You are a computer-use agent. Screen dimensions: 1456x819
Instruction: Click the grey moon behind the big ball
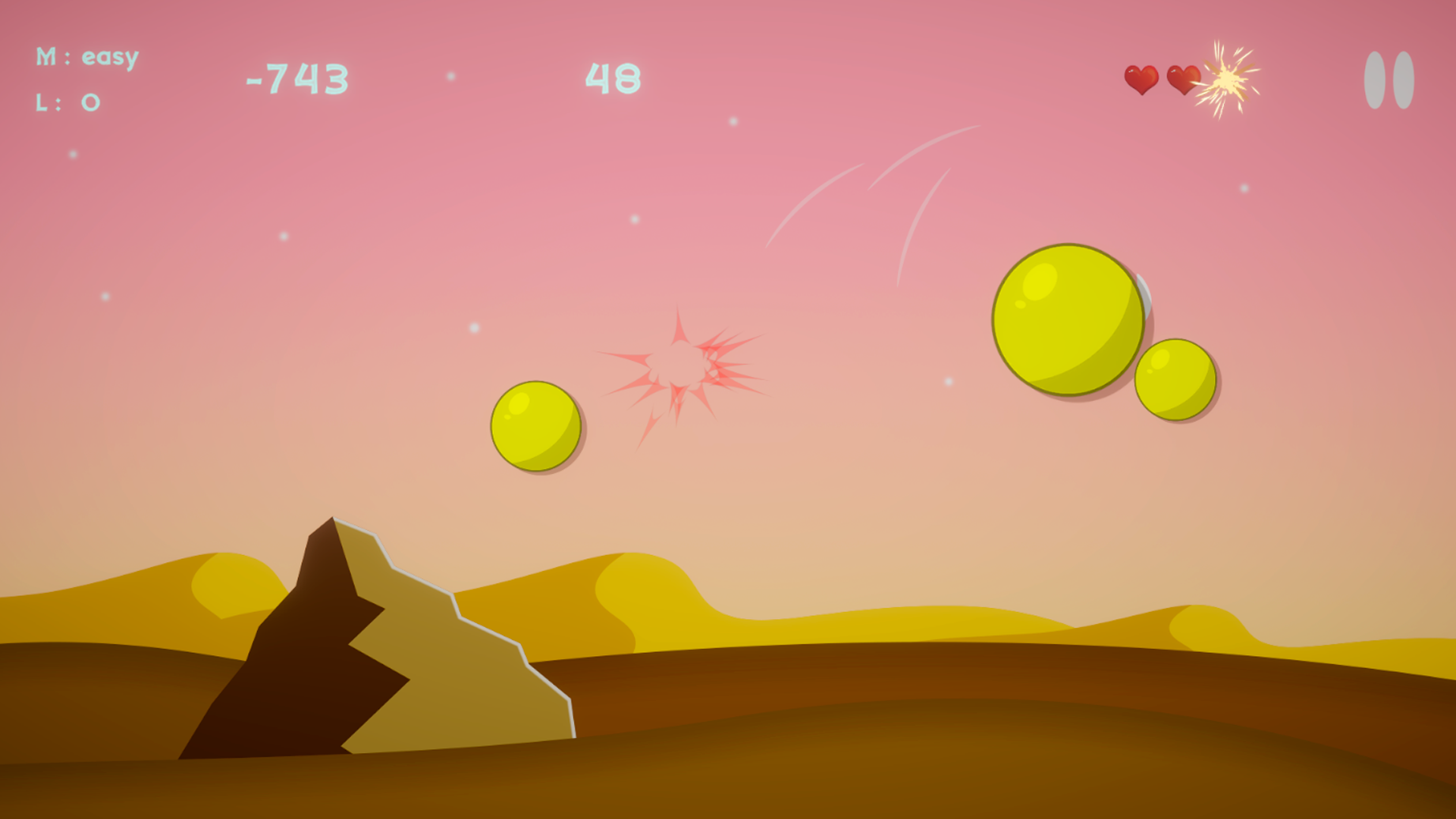coord(1147,297)
